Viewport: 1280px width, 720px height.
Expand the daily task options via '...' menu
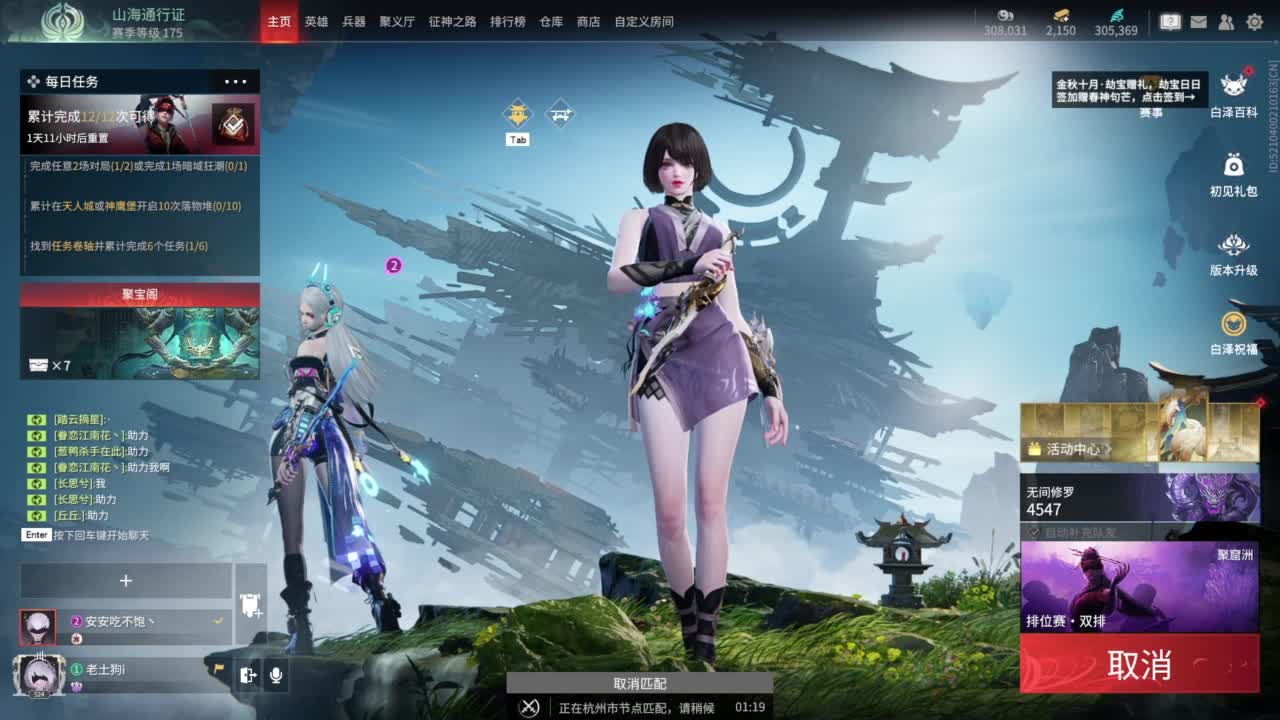(x=236, y=81)
